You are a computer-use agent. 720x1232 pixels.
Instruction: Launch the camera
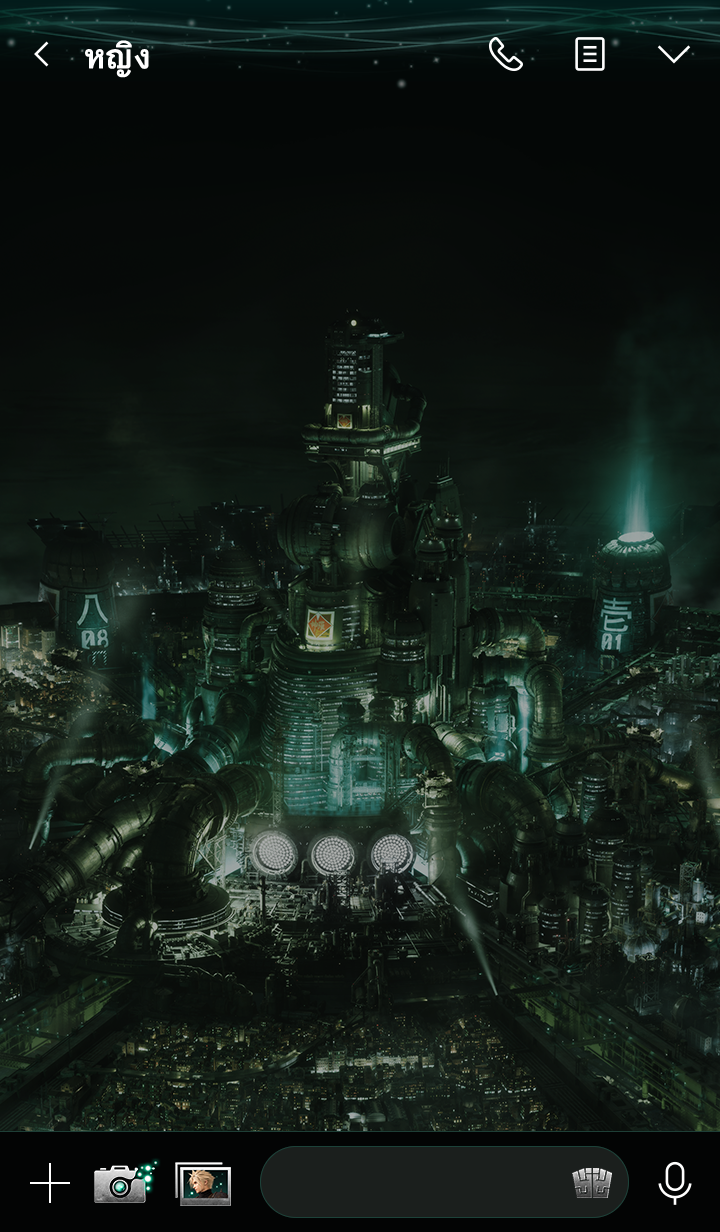tap(121, 1183)
